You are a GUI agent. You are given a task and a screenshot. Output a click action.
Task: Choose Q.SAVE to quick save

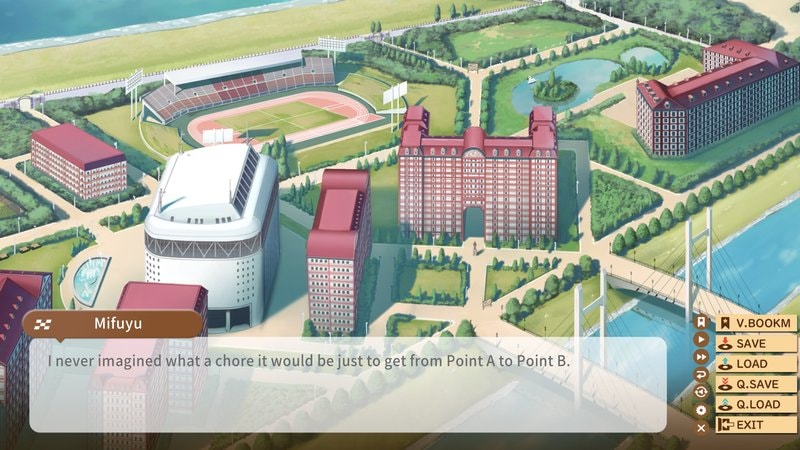[x=757, y=384]
